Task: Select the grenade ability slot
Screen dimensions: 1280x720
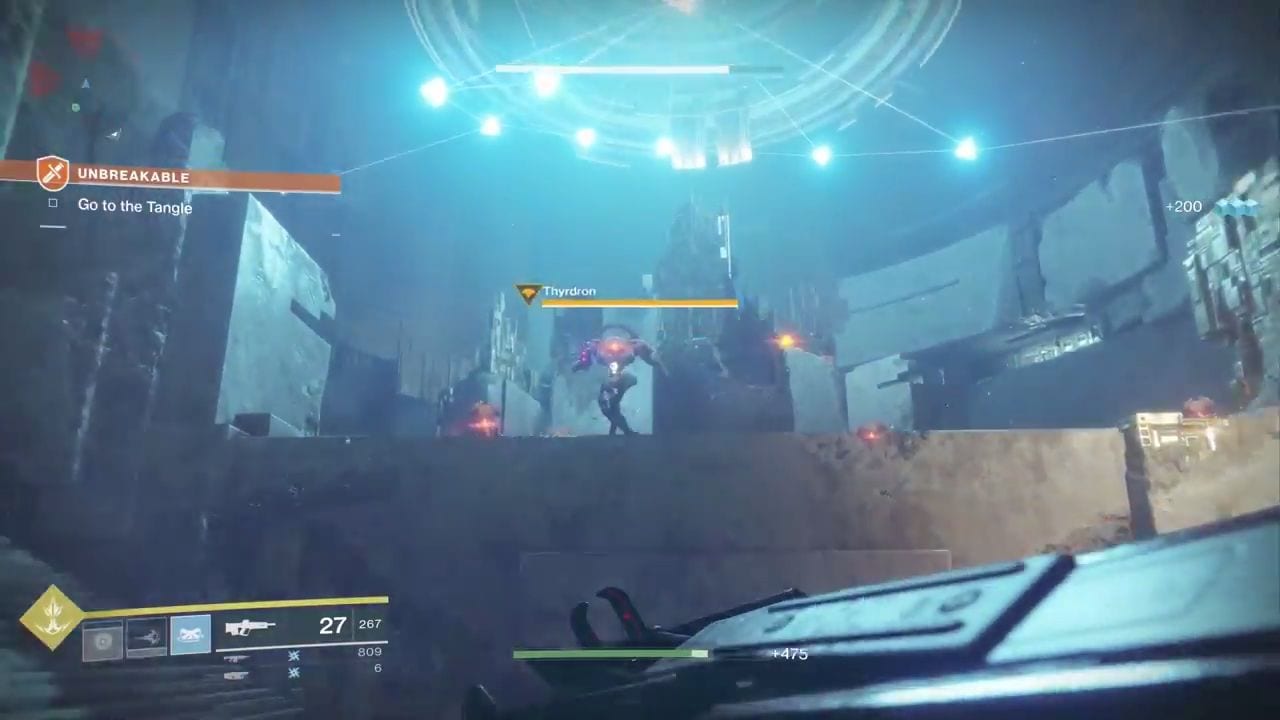Action: coord(102,640)
